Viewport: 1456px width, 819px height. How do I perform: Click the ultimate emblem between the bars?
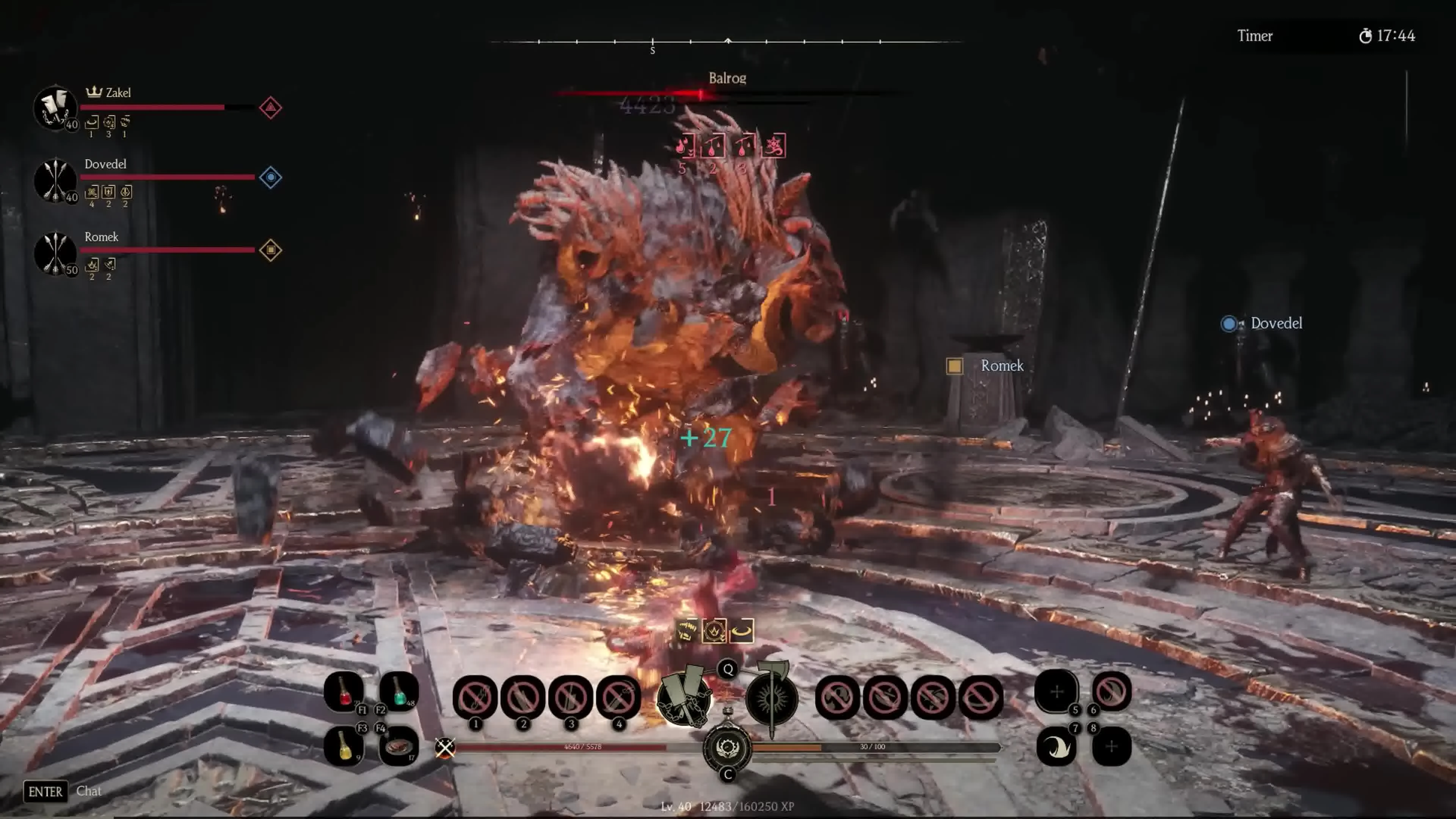coord(728,748)
